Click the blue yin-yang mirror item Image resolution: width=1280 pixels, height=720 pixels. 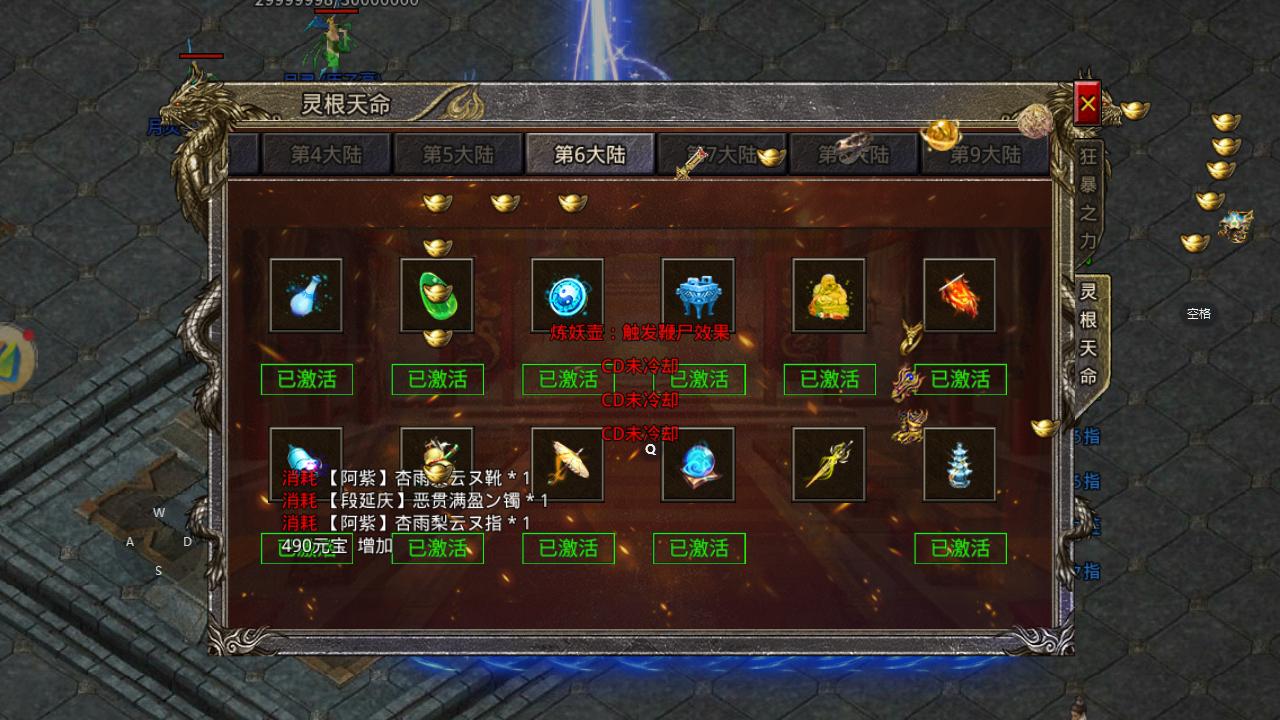point(568,295)
